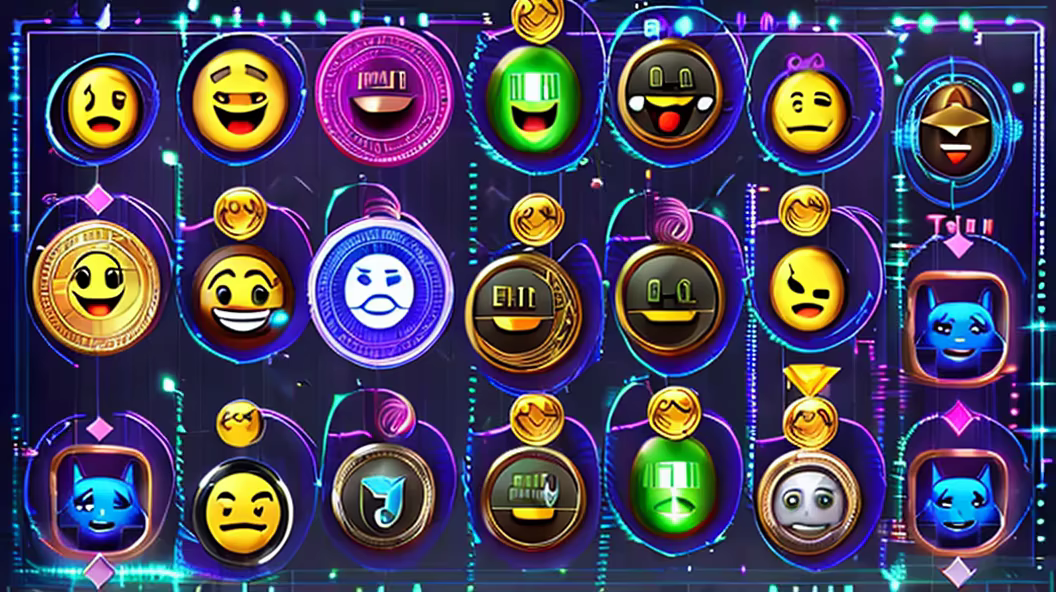Pick the angry yellow emoji tile
Screen dimensions: 1056x592
808,288
